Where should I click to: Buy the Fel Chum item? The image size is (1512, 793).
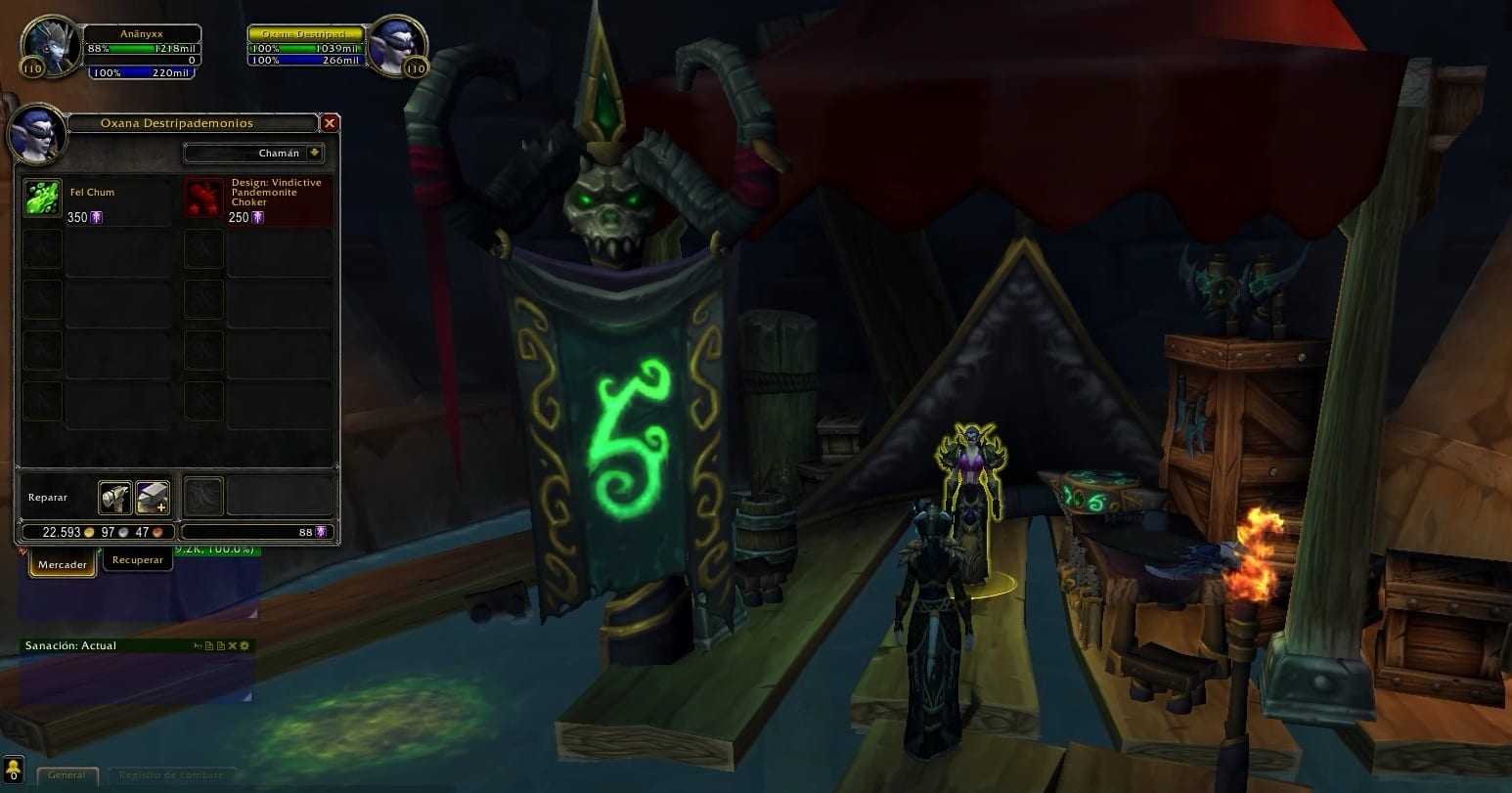coord(42,198)
